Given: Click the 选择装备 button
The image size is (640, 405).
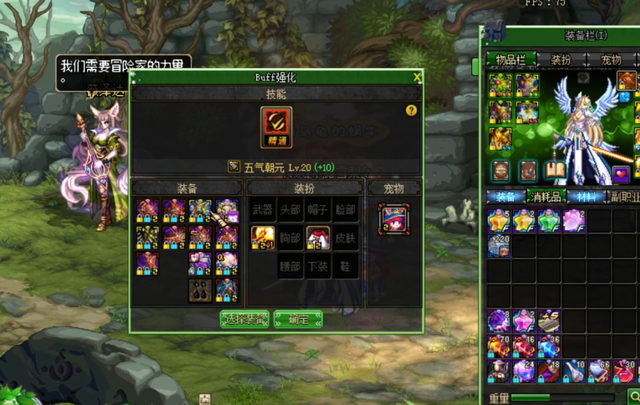Looking at the screenshot, I should [244, 318].
